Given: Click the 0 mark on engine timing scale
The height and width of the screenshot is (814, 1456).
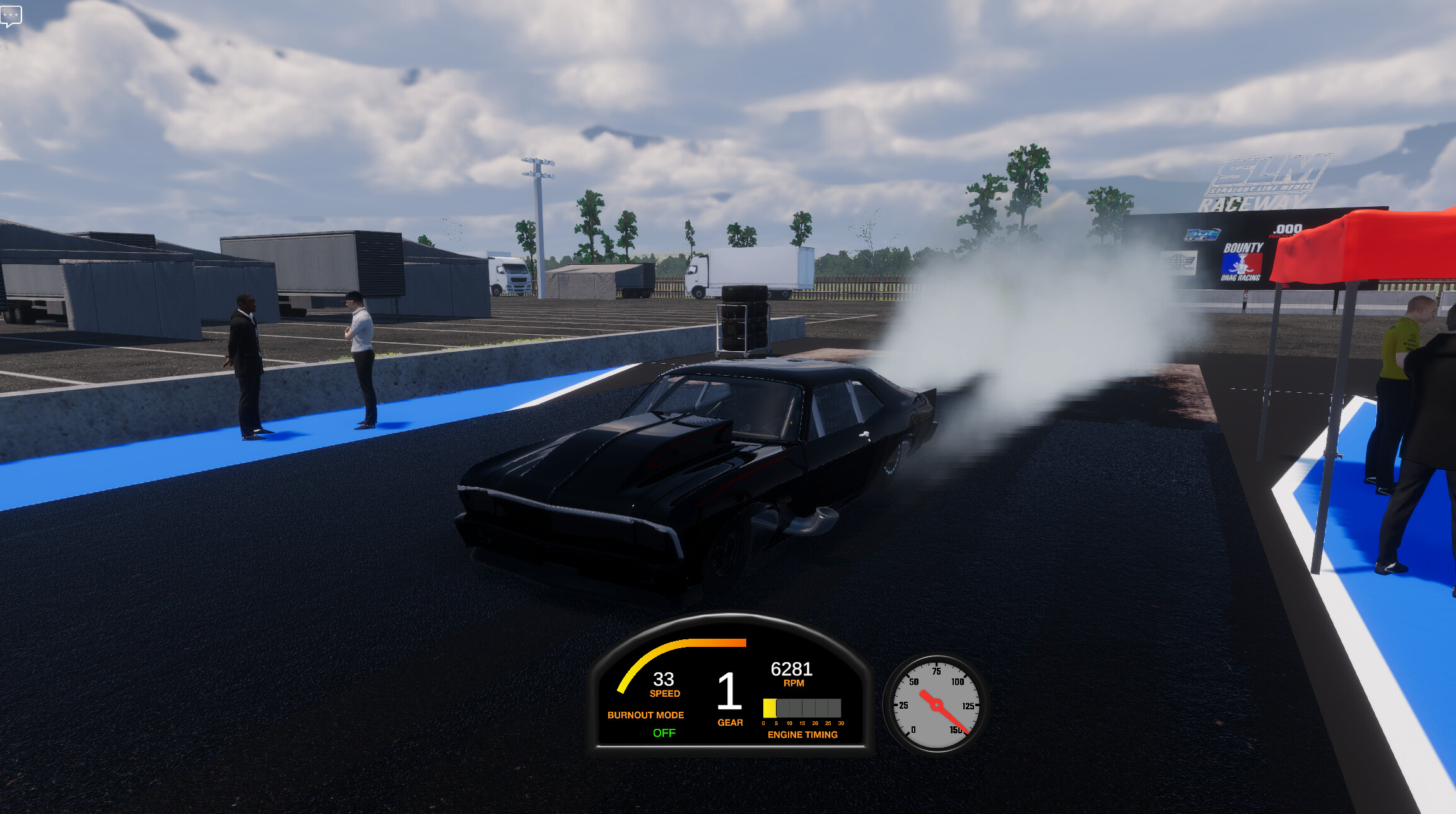Looking at the screenshot, I should point(763,724).
